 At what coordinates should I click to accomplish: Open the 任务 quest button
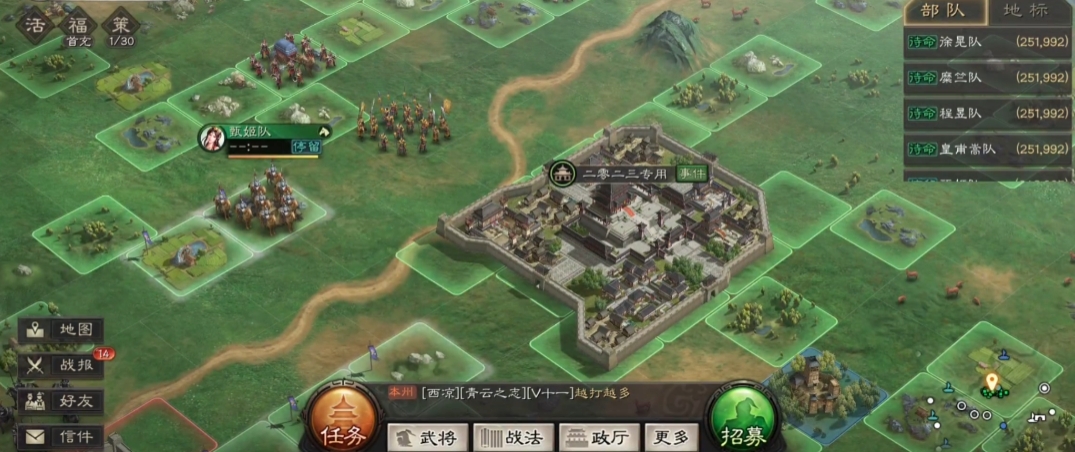pyautogui.click(x=342, y=420)
